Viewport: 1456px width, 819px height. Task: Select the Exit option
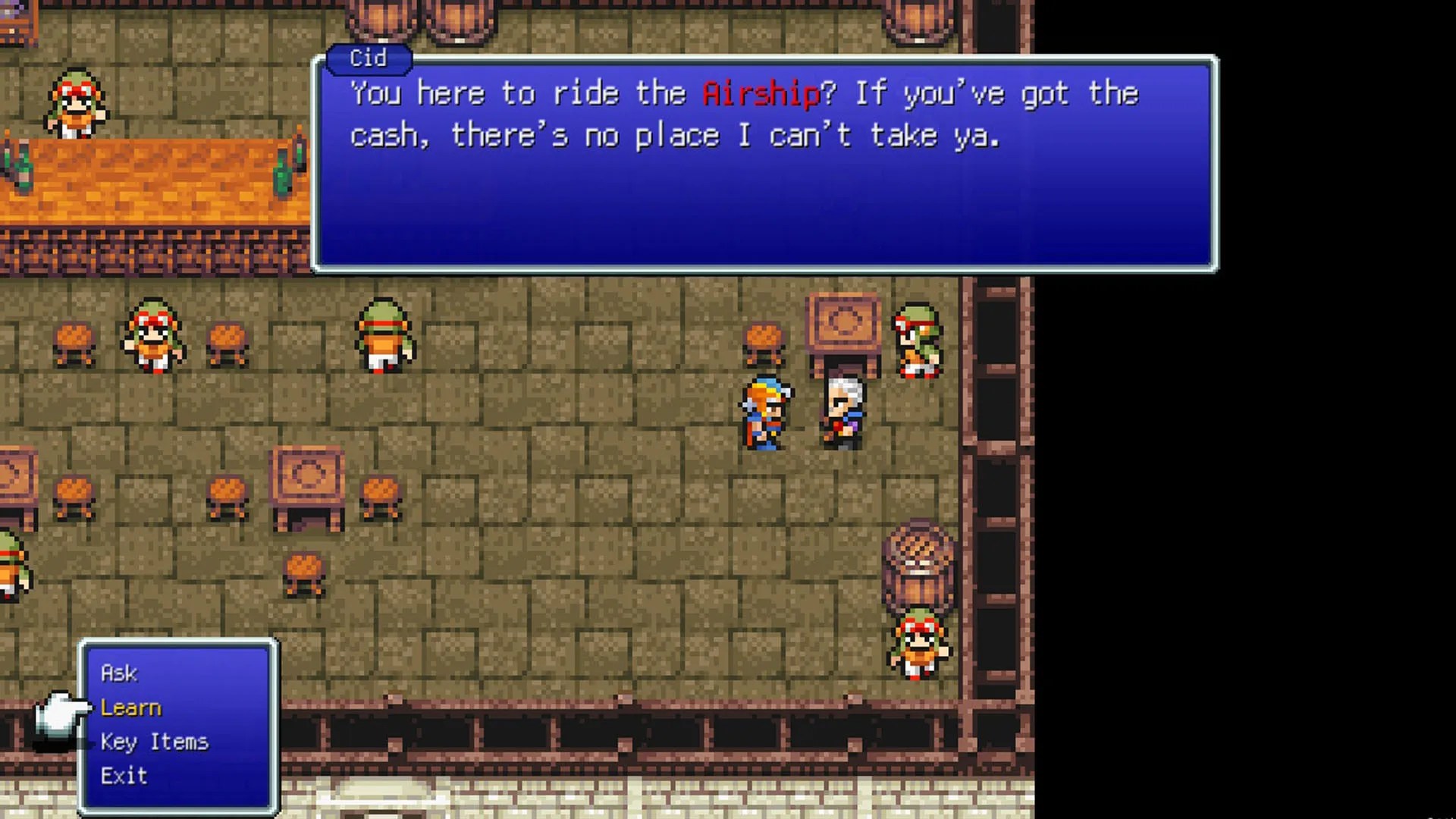point(124,775)
